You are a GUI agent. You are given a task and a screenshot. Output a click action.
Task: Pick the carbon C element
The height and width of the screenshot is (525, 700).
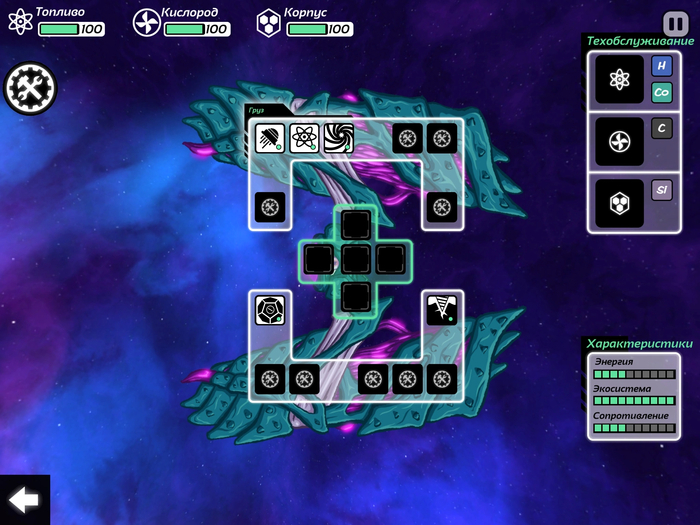coord(661,128)
